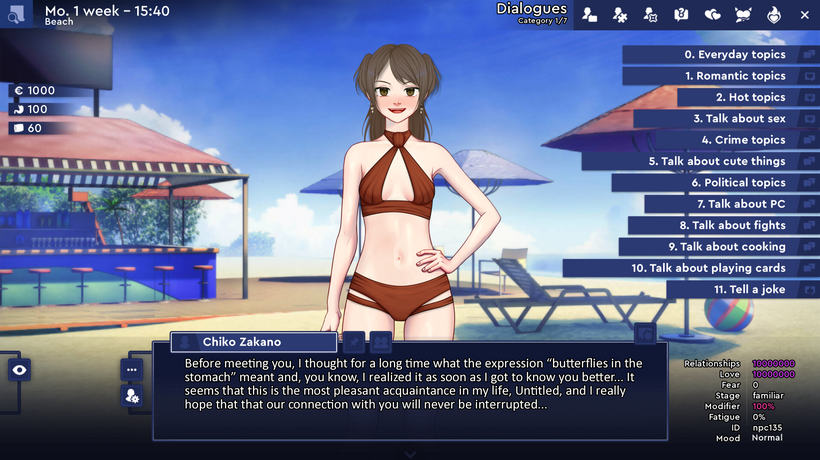Open the flaming heart category icon

774,15
